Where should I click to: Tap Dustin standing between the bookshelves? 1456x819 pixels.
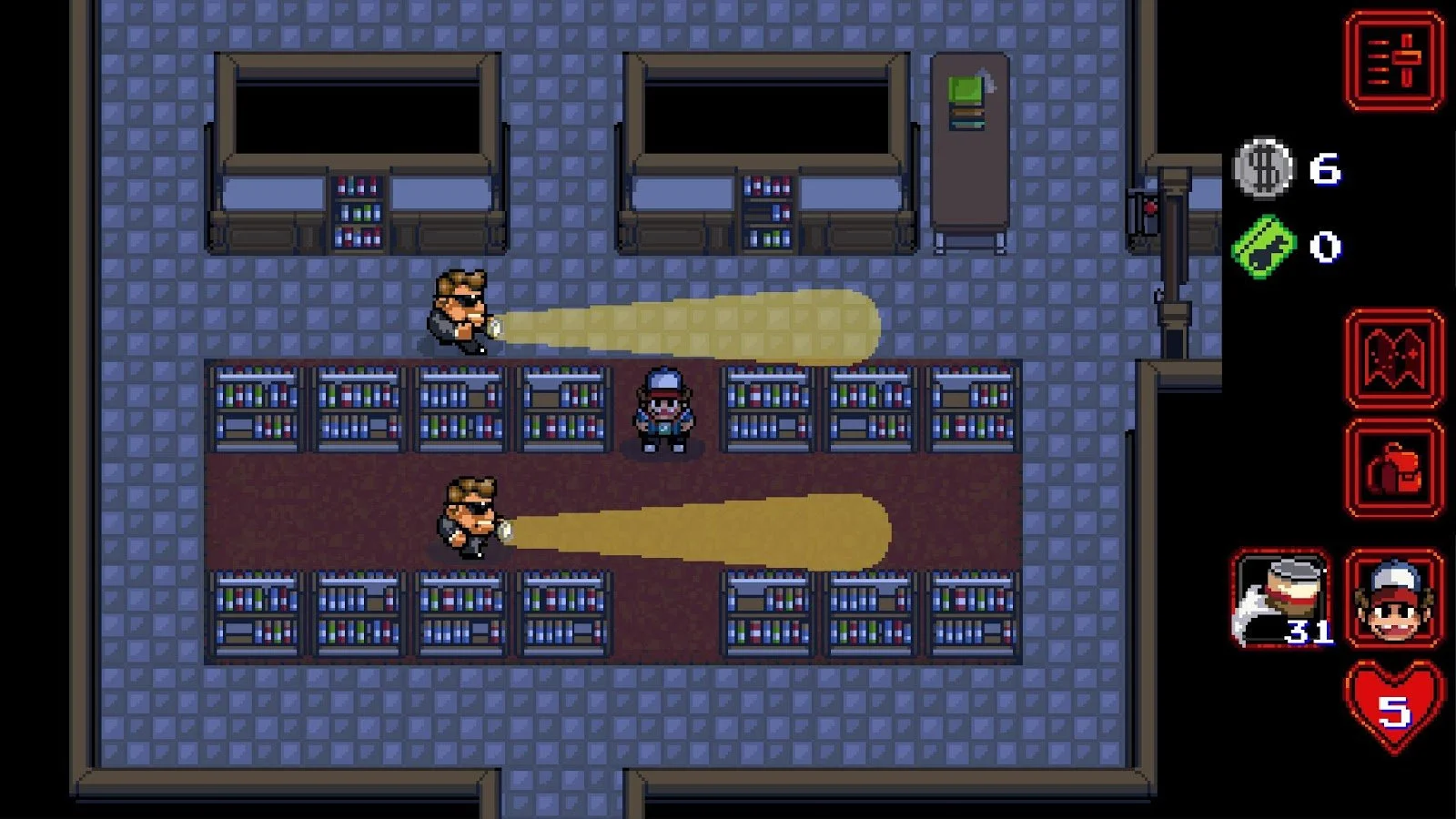pyautogui.click(x=664, y=409)
